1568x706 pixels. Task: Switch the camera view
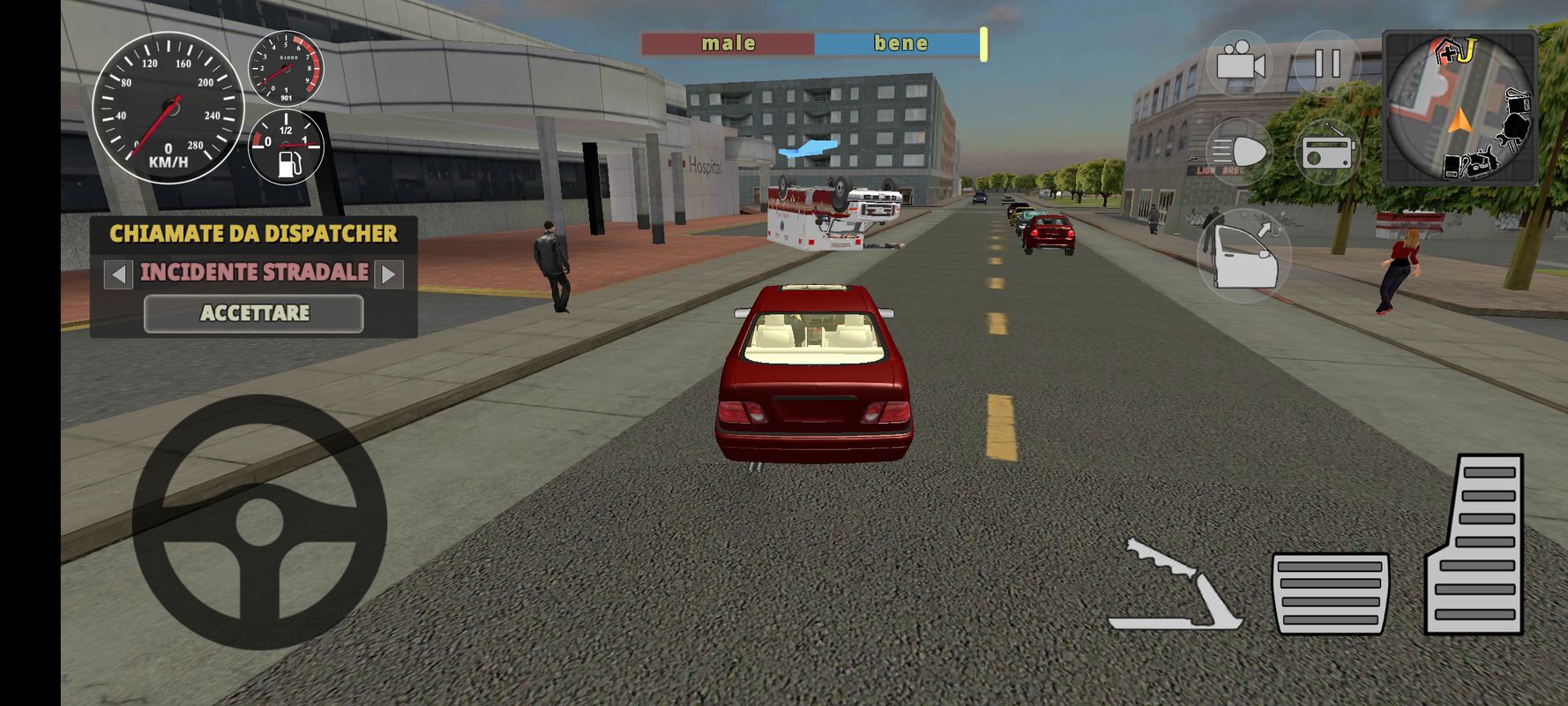click(x=1239, y=64)
